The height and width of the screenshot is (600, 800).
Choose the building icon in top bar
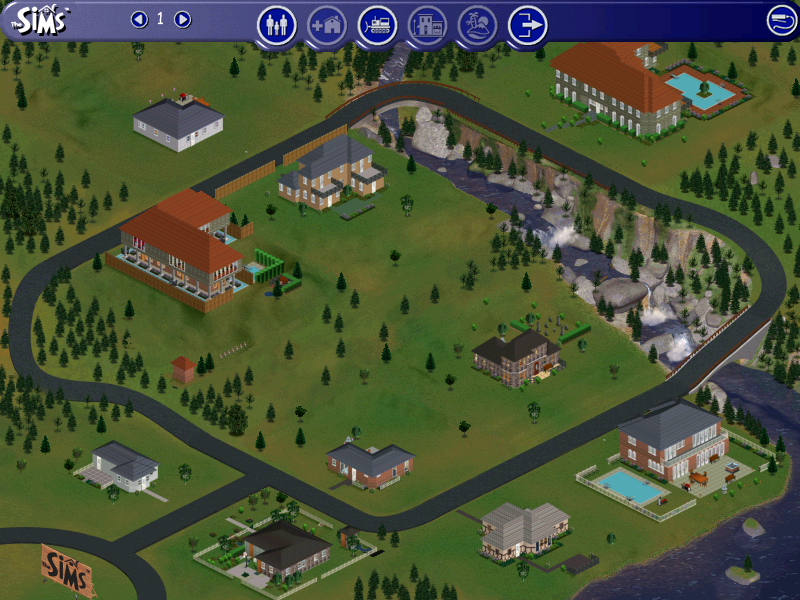(x=428, y=25)
